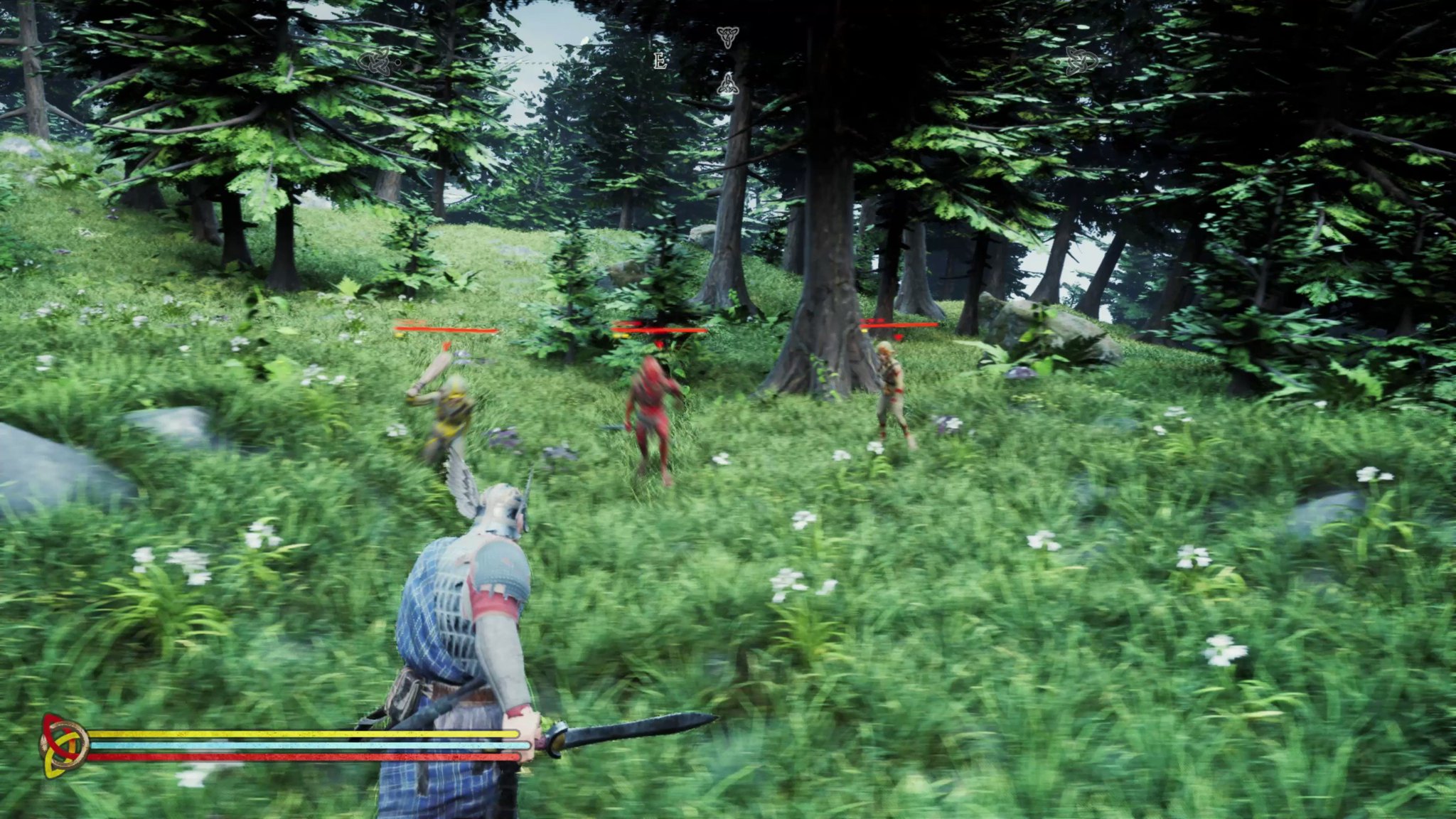The width and height of the screenshot is (1456, 819).
Task: Click the yellow marker above the rightmost enemy
Action: tap(864, 331)
